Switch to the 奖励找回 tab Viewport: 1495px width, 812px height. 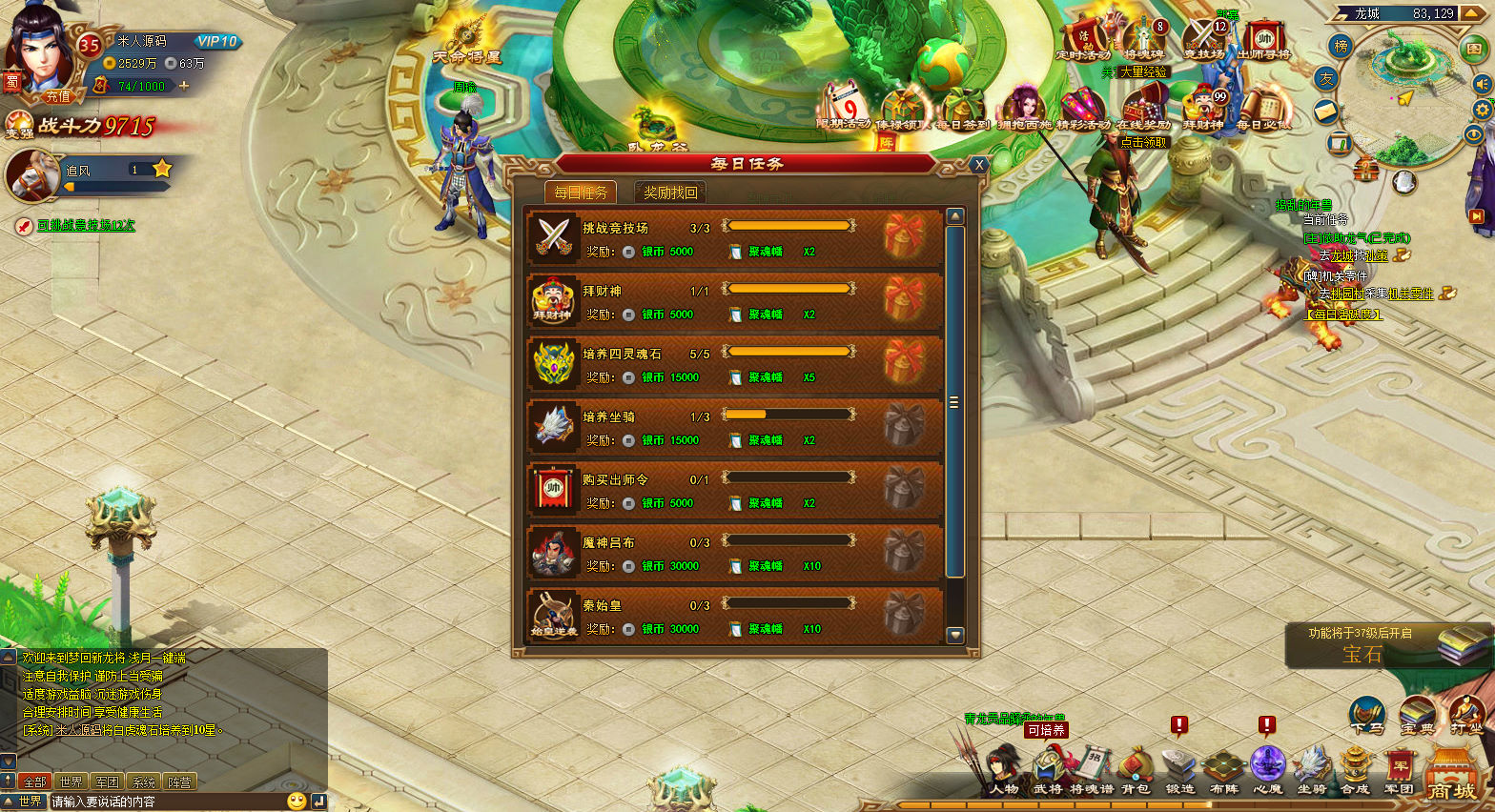click(670, 193)
